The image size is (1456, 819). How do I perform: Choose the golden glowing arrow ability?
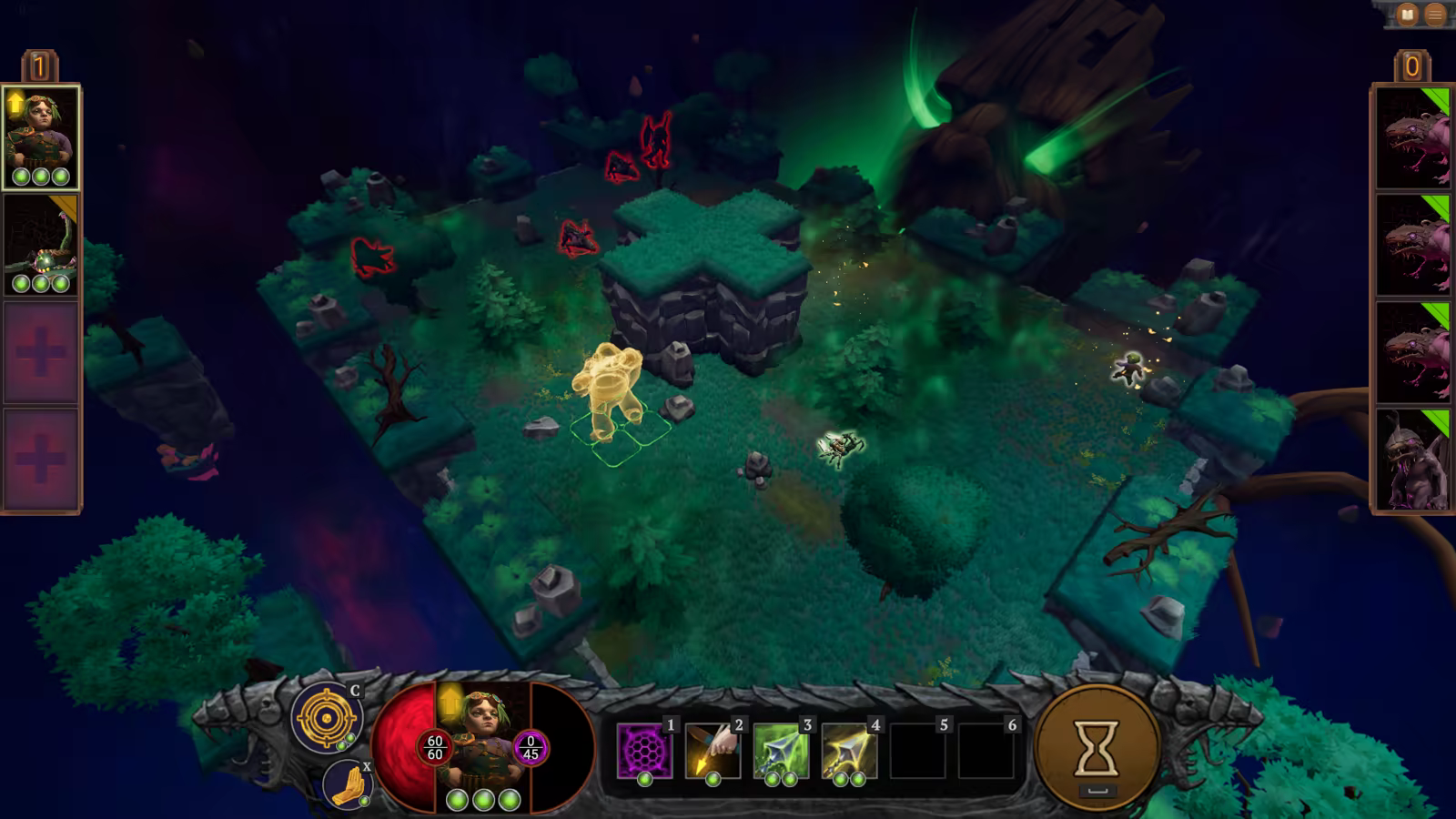[x=849, y=751]
